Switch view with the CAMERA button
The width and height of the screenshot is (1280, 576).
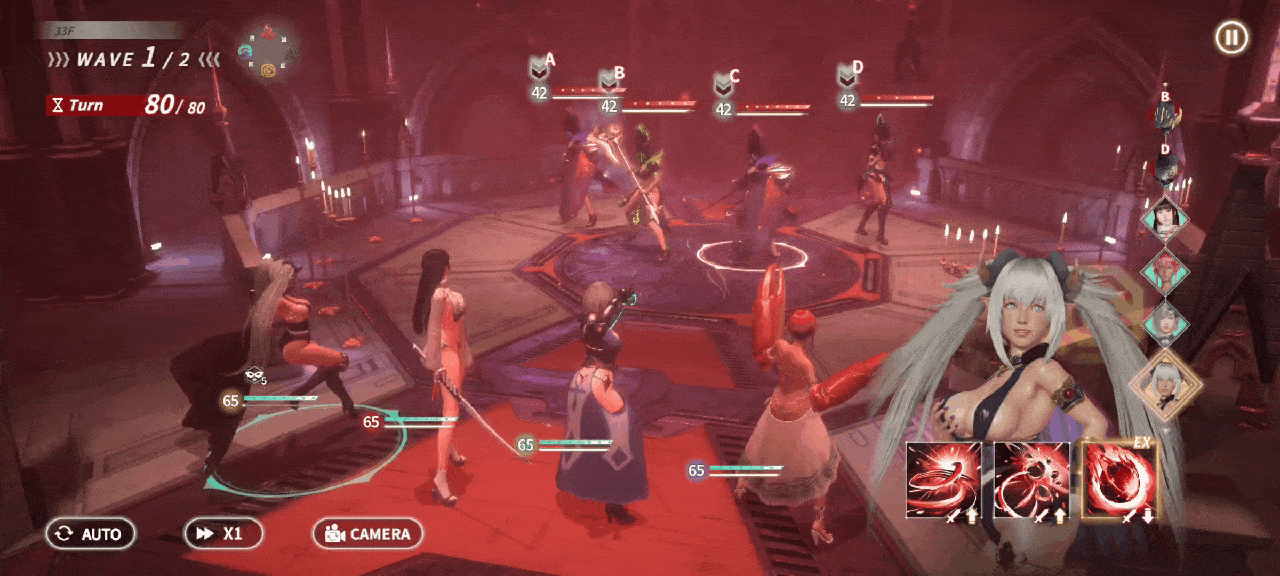[368, 534]
